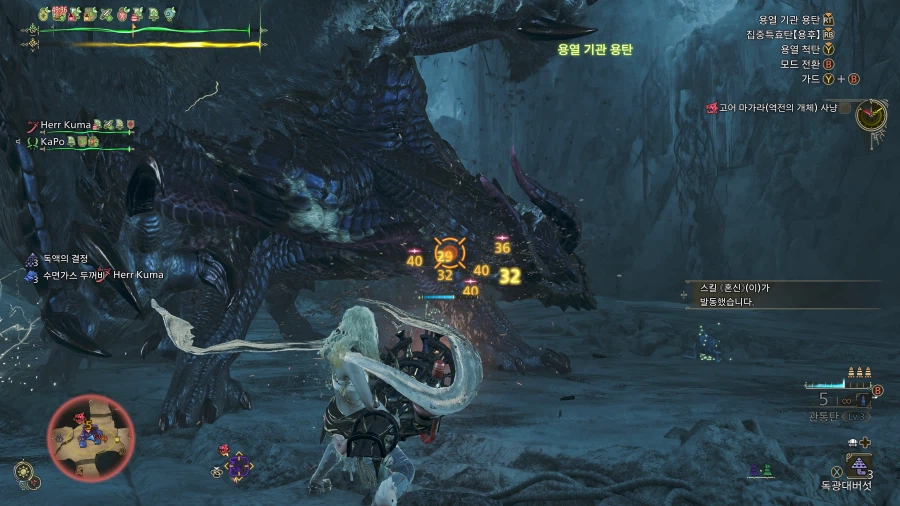Click the KaPo party member entry
This screenshot has width=900, height=506.
52,142
